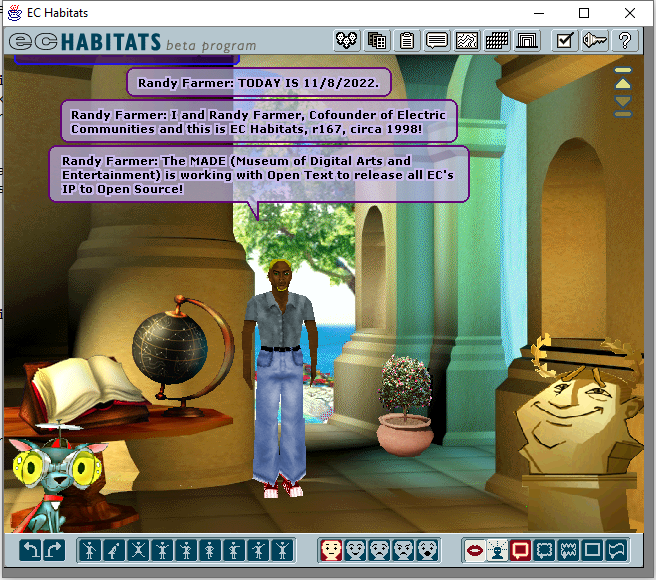Choose the plain rectangle bubble style
656x580 pixels.
pyautogui.click(x=593, y=549)
